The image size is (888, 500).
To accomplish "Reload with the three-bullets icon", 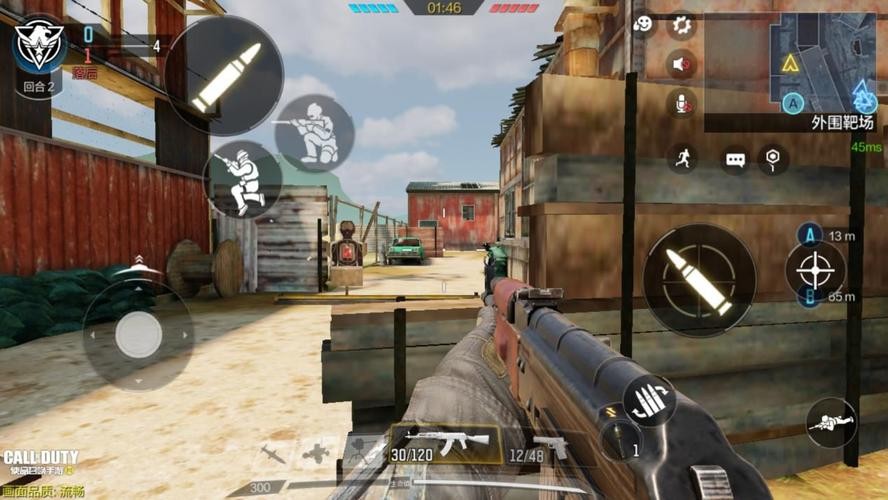I will 649,400.
